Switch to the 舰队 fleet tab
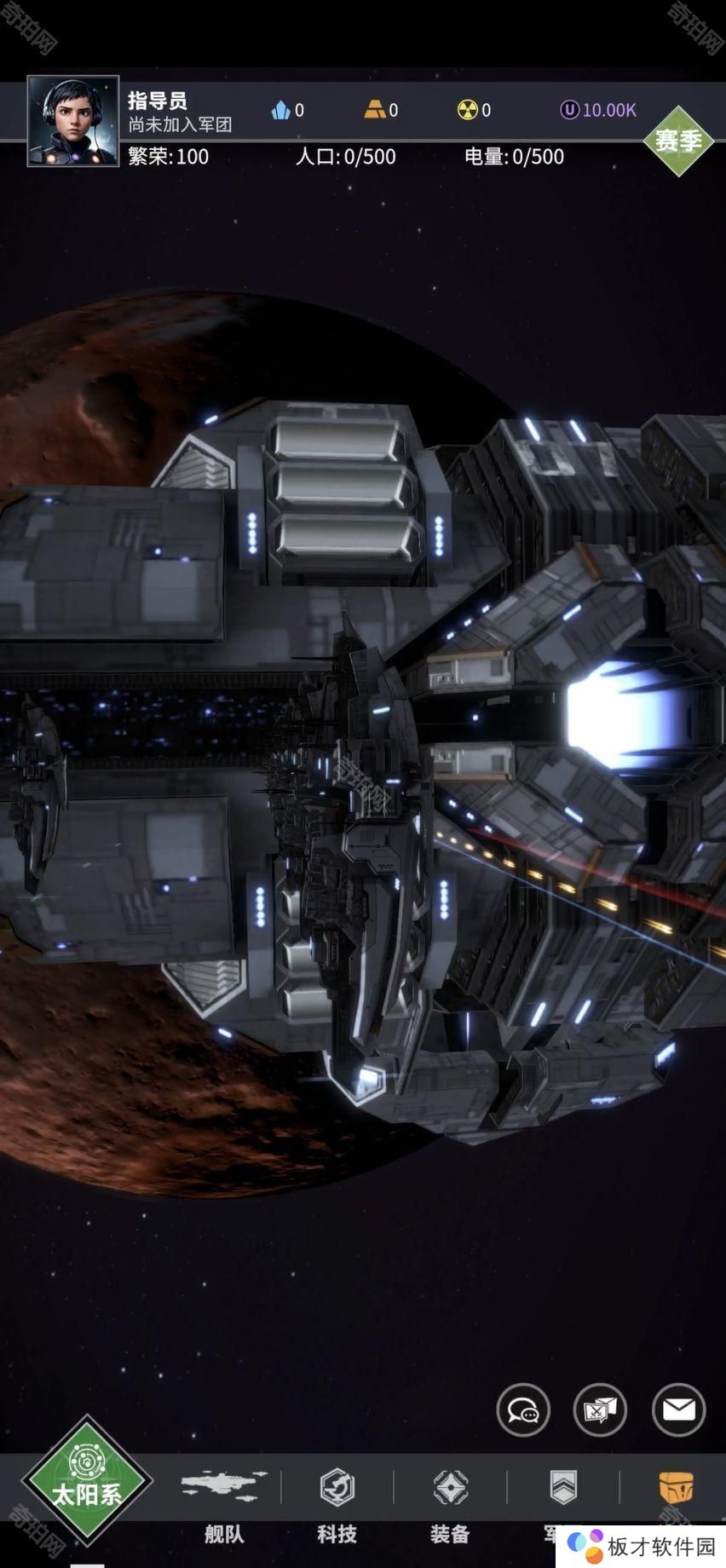 [x=224, y=1502]
